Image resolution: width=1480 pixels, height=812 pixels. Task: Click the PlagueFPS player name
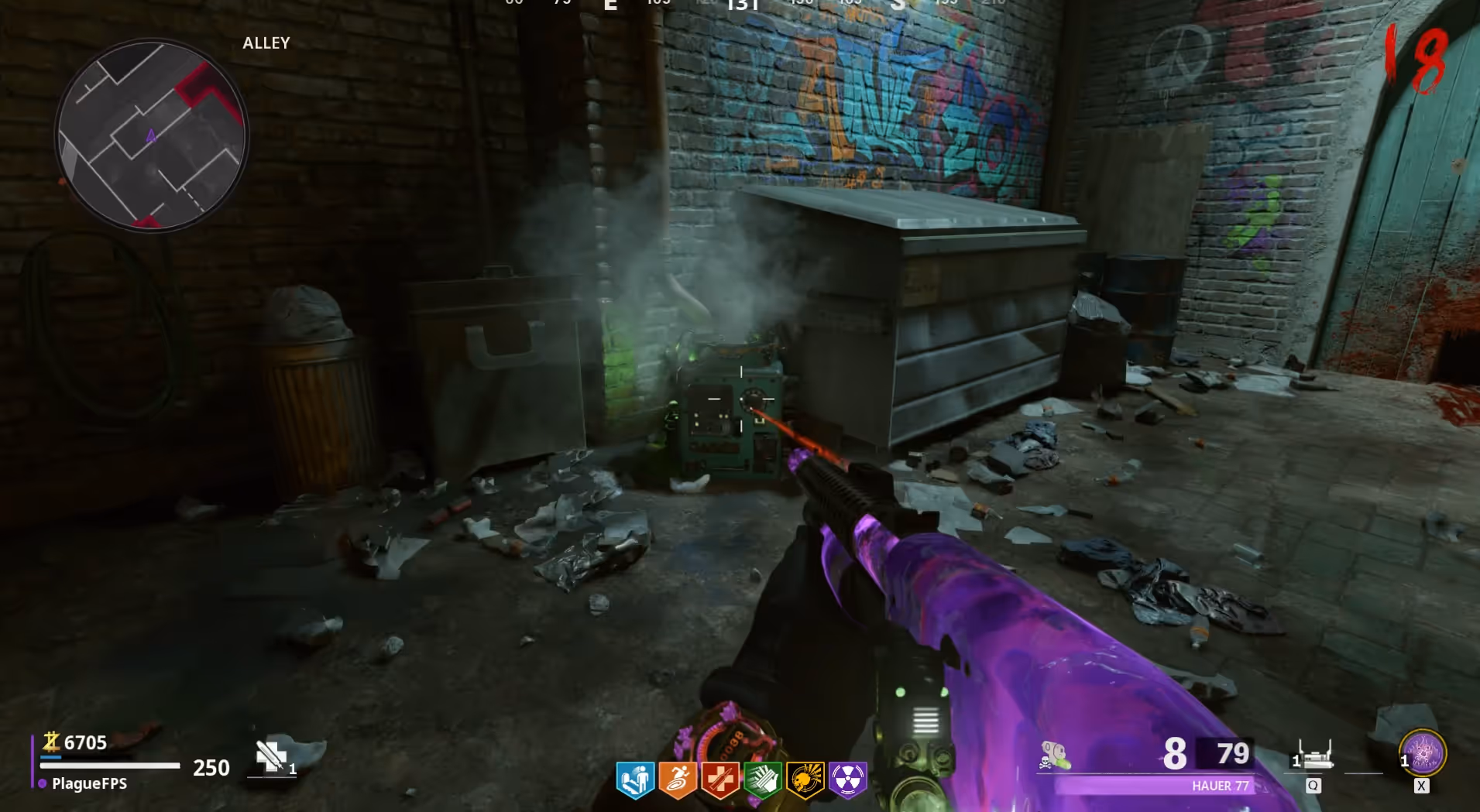(x=89, y=783)
